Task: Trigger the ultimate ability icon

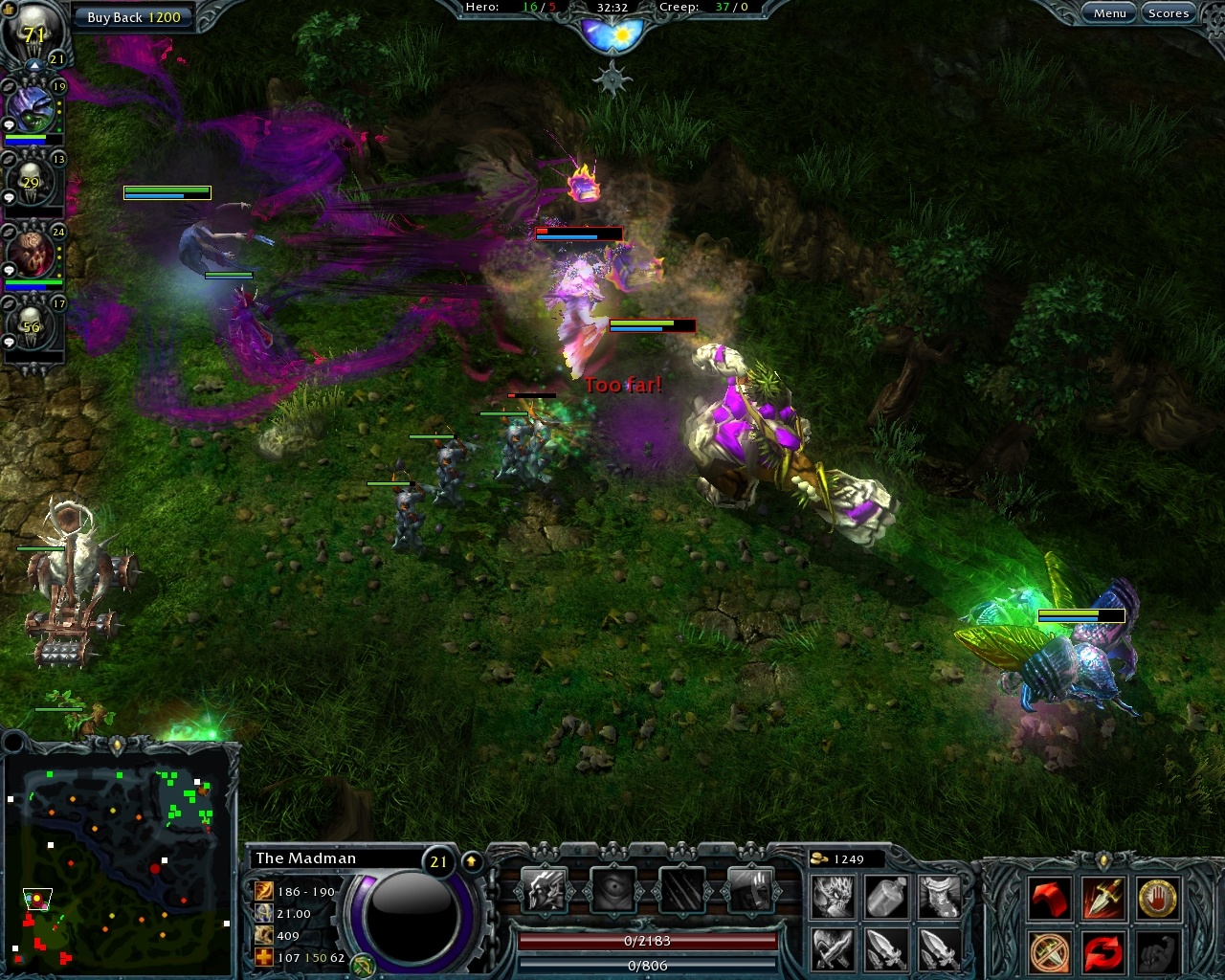Action: [x=752, y=888]
